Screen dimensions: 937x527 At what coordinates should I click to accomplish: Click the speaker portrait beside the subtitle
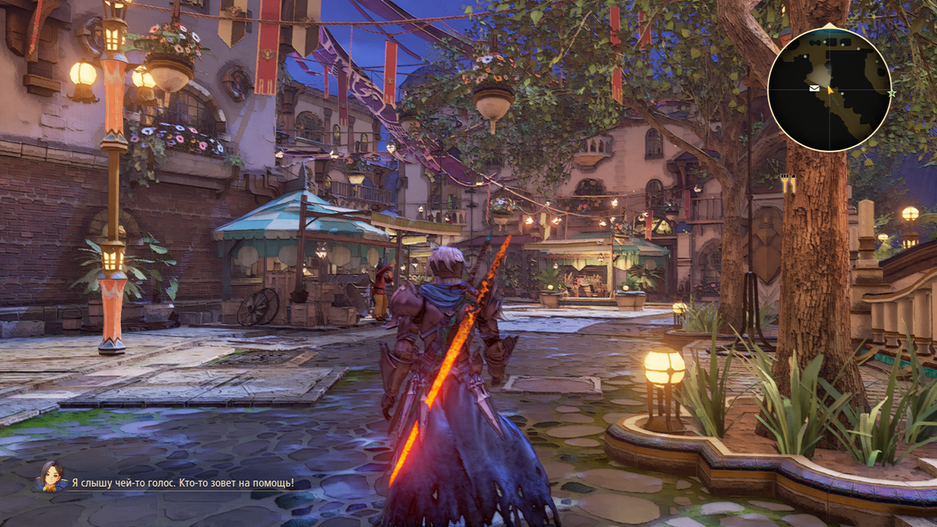coord(49,477)
